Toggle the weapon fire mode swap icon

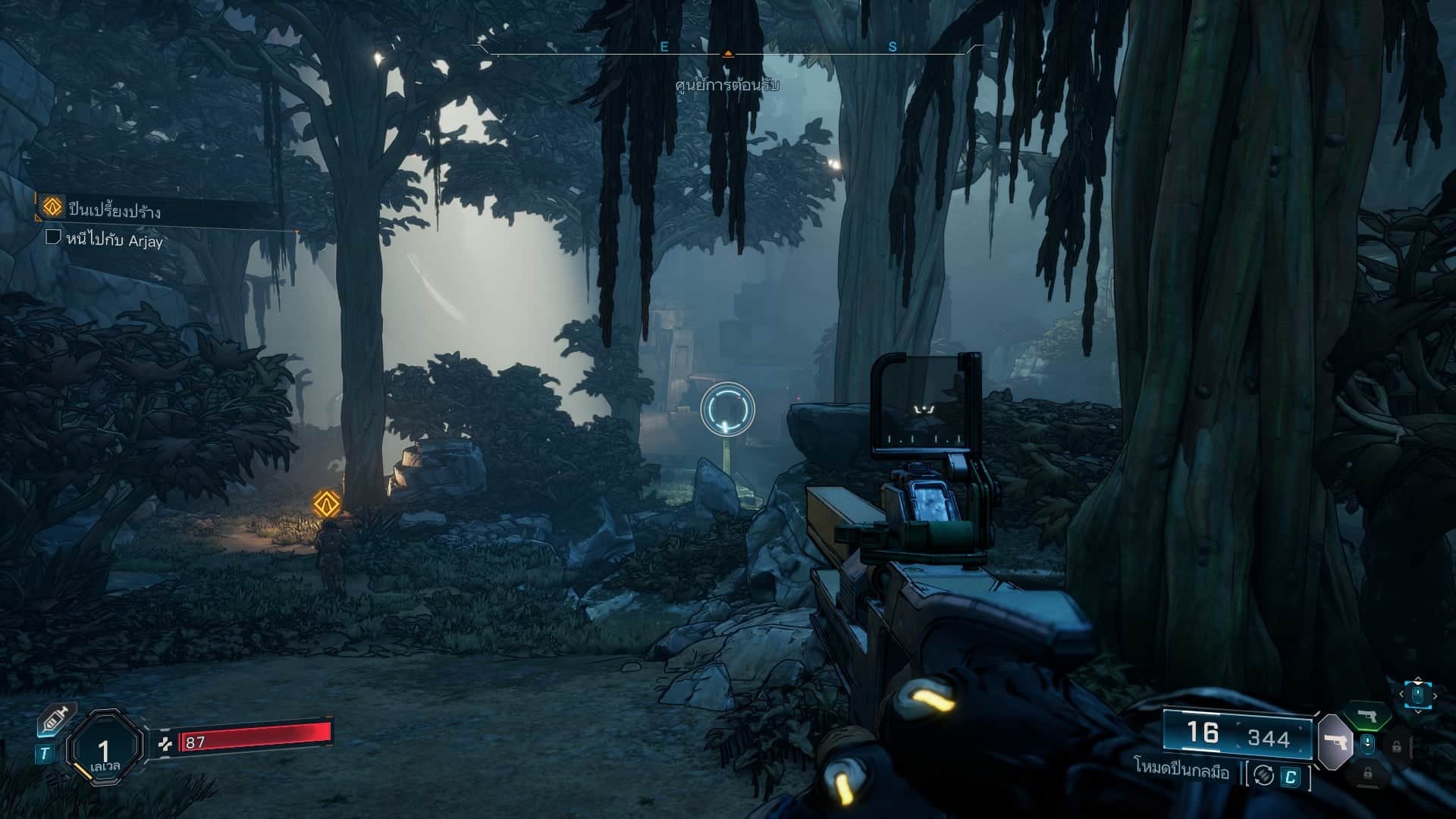1263,775
